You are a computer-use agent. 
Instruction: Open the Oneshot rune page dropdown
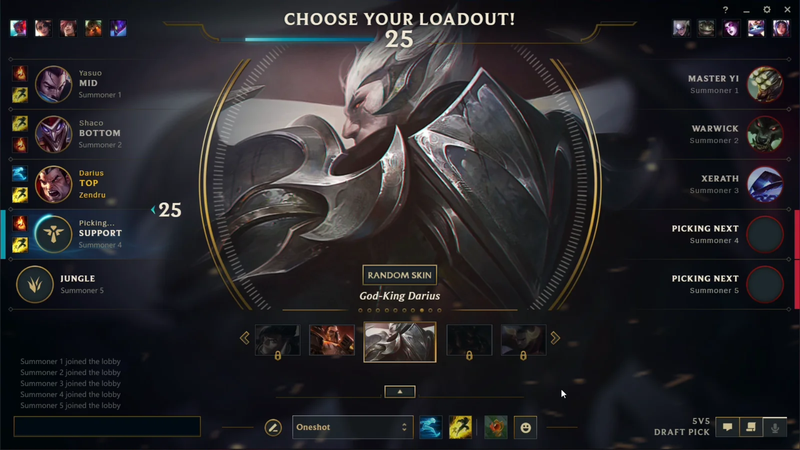(x=351, y=427)
